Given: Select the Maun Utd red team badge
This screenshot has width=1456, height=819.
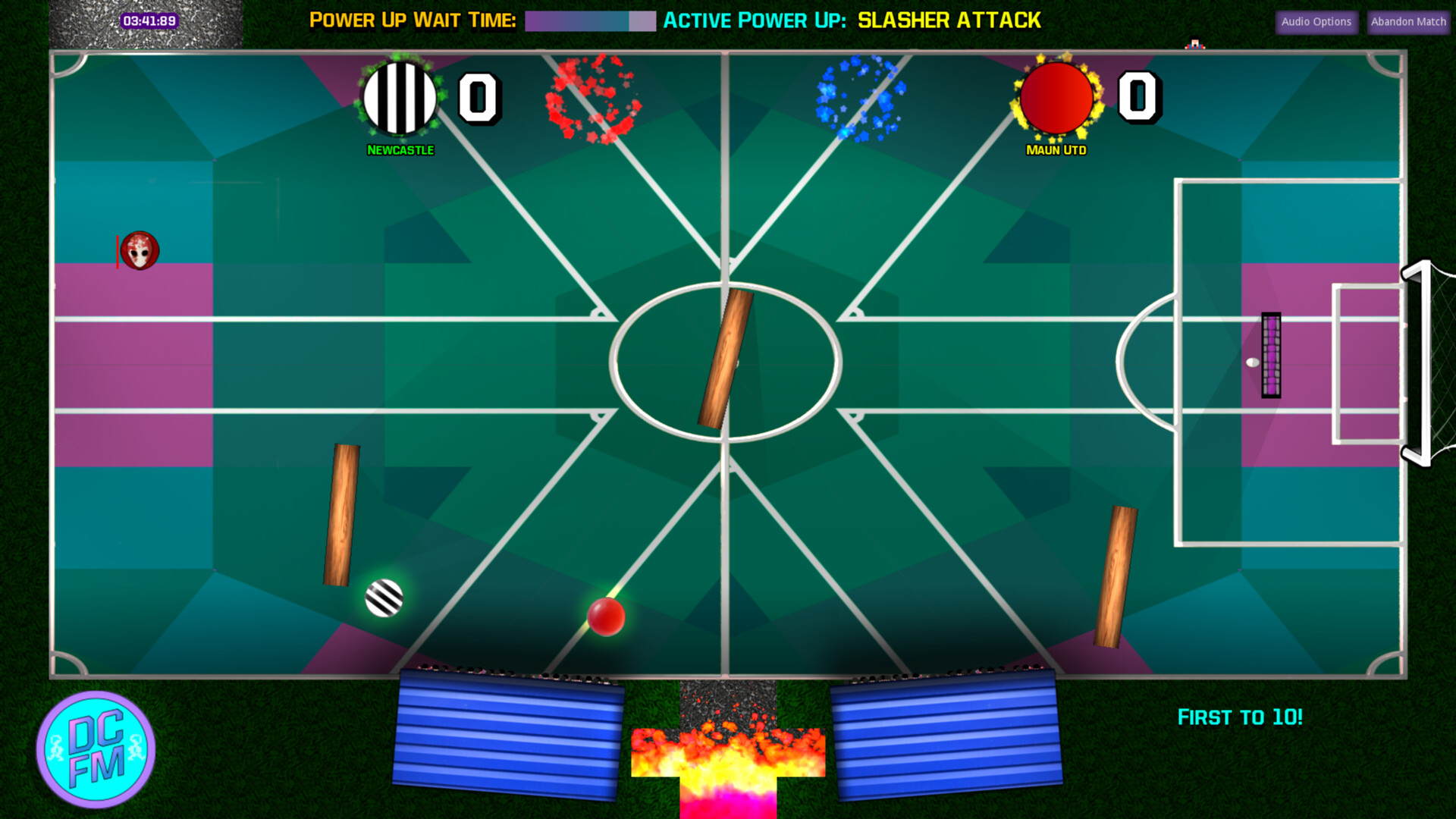Looking at the screenshot, I should coord(1057,99).
